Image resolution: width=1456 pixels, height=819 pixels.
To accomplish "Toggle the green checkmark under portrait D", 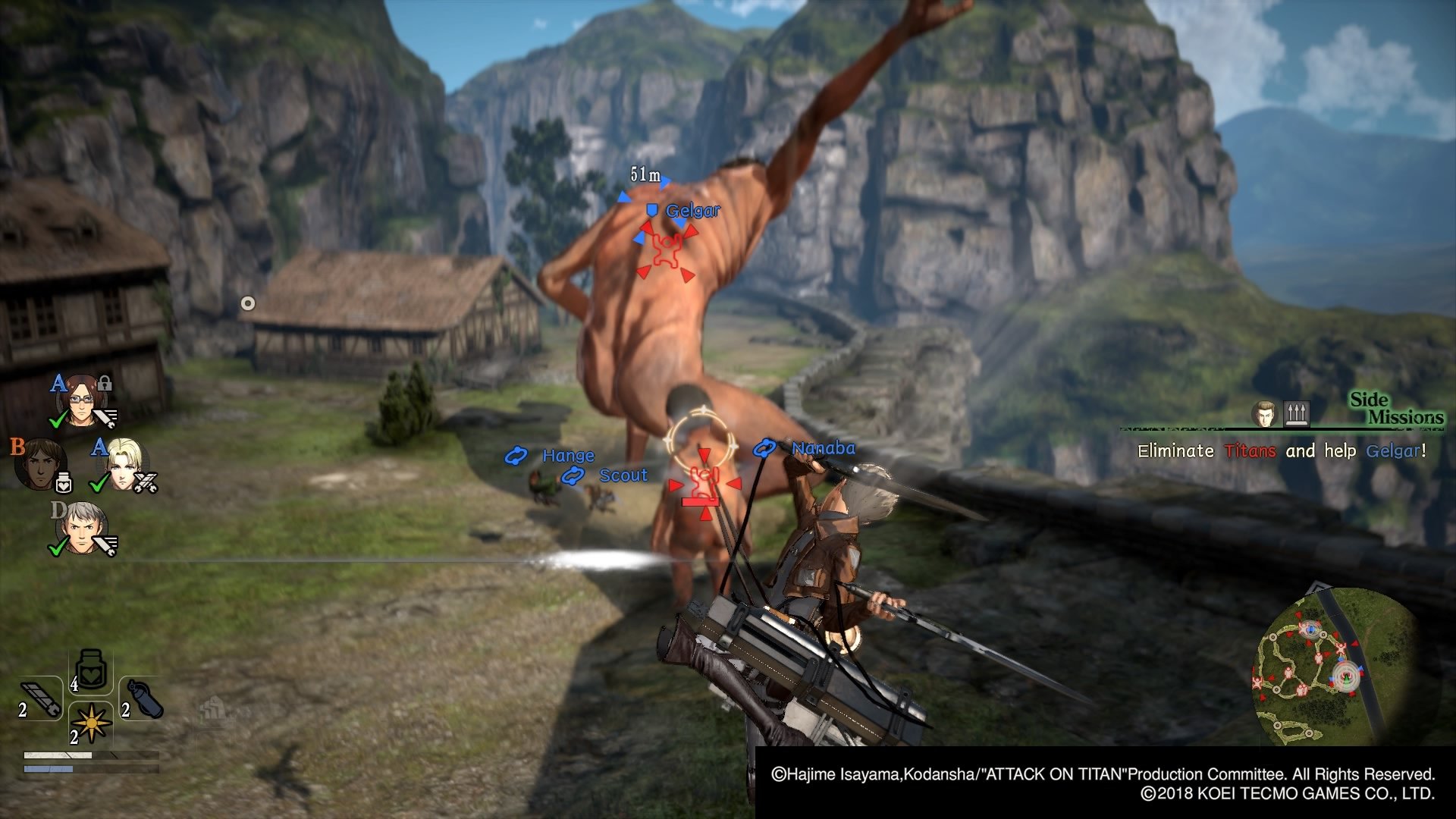I will 58,547.
